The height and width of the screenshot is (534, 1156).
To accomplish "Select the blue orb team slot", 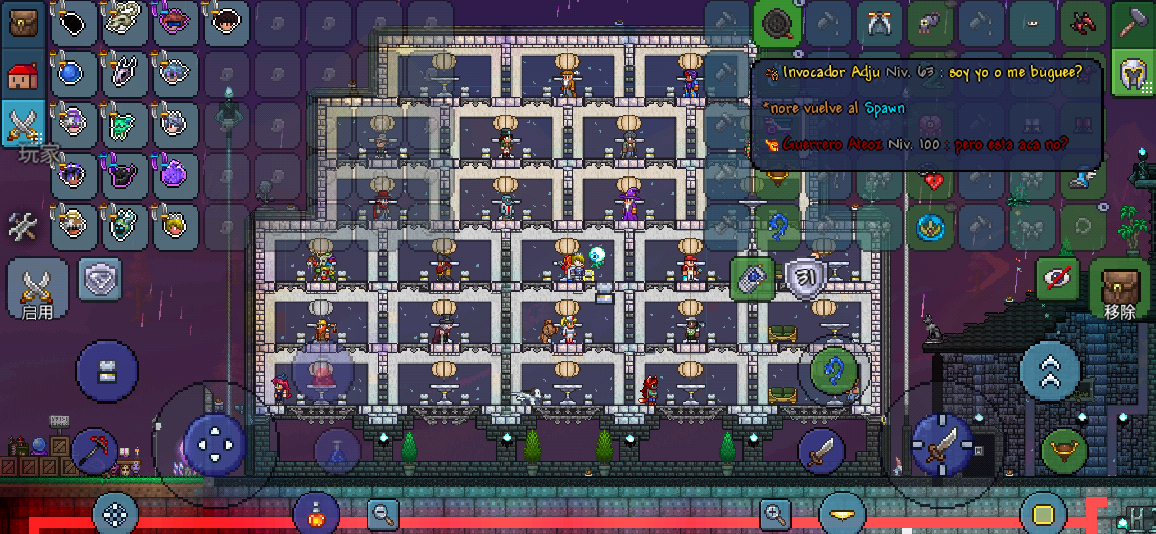I will pos(73,72).
